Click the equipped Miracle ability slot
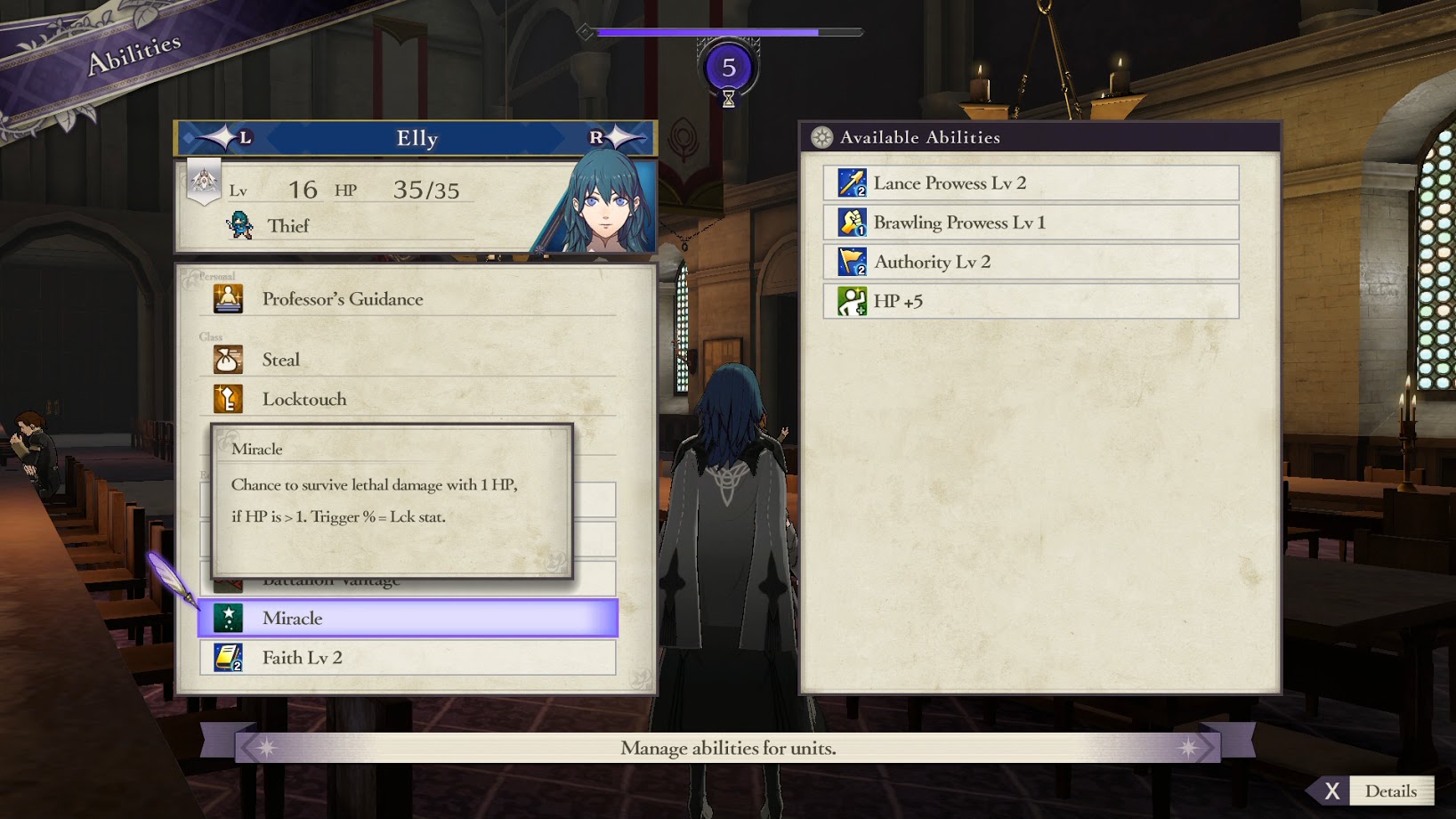Viewport: 1456px width, 819px height. tap(408, 618)
